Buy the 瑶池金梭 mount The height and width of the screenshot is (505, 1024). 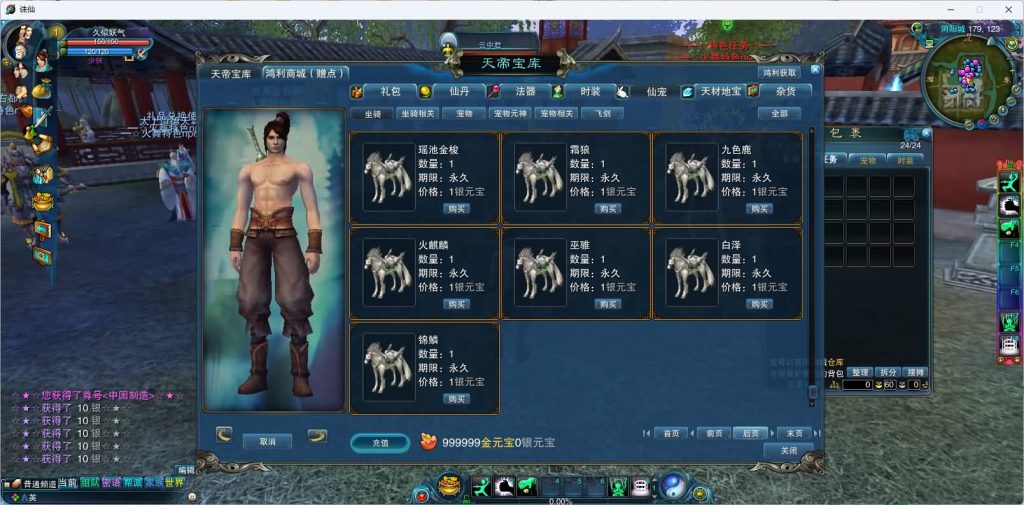tap(456, 209)
